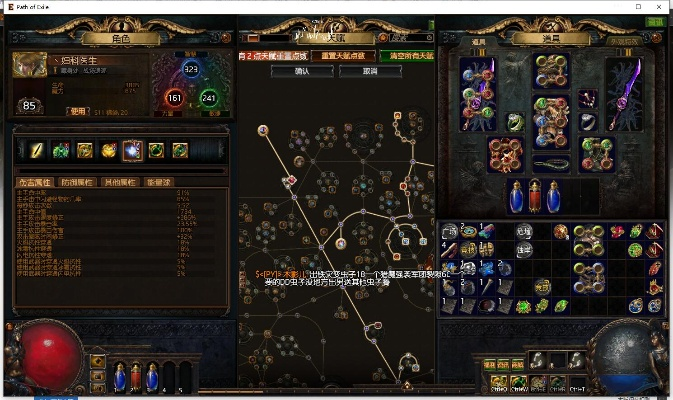Viewport: 673px width, 400px height.
Task: Select the left ring equipment slot
Action: (514, 121)
